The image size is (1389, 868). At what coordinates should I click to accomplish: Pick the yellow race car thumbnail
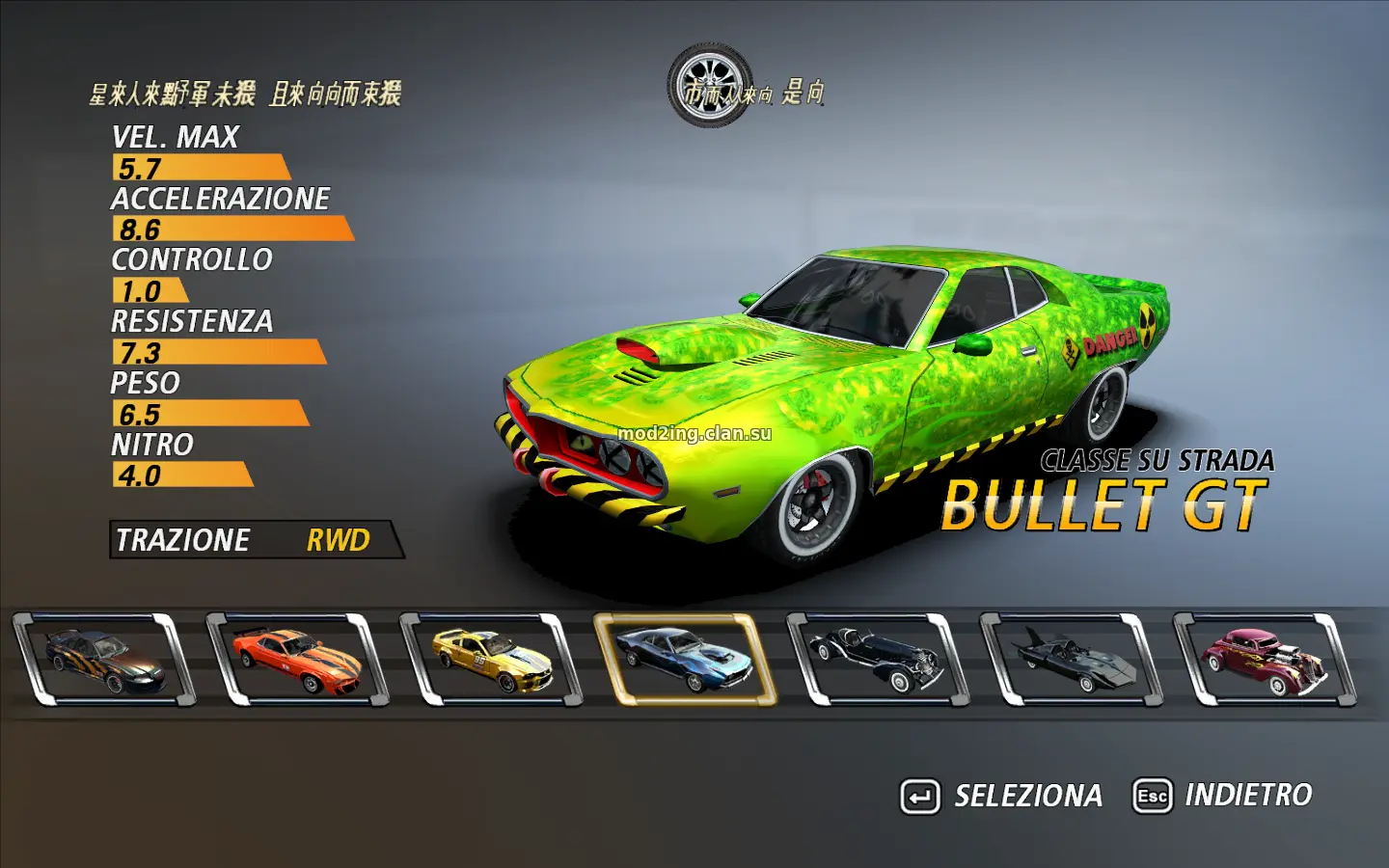tap(491, 660)
